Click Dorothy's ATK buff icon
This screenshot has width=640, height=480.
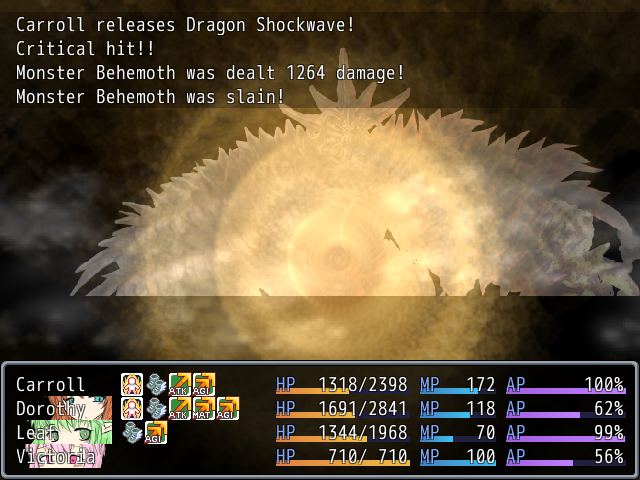pos(180,408)
